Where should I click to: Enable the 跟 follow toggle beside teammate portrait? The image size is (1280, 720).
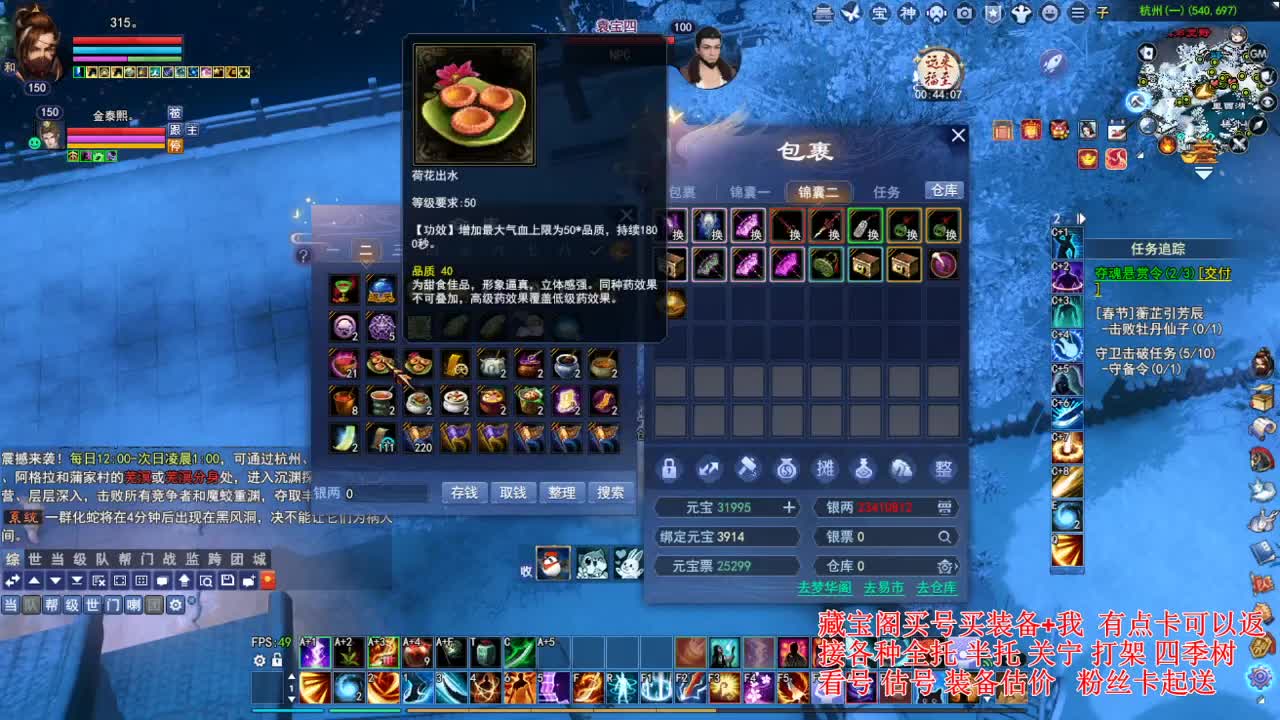click(175, 130)
